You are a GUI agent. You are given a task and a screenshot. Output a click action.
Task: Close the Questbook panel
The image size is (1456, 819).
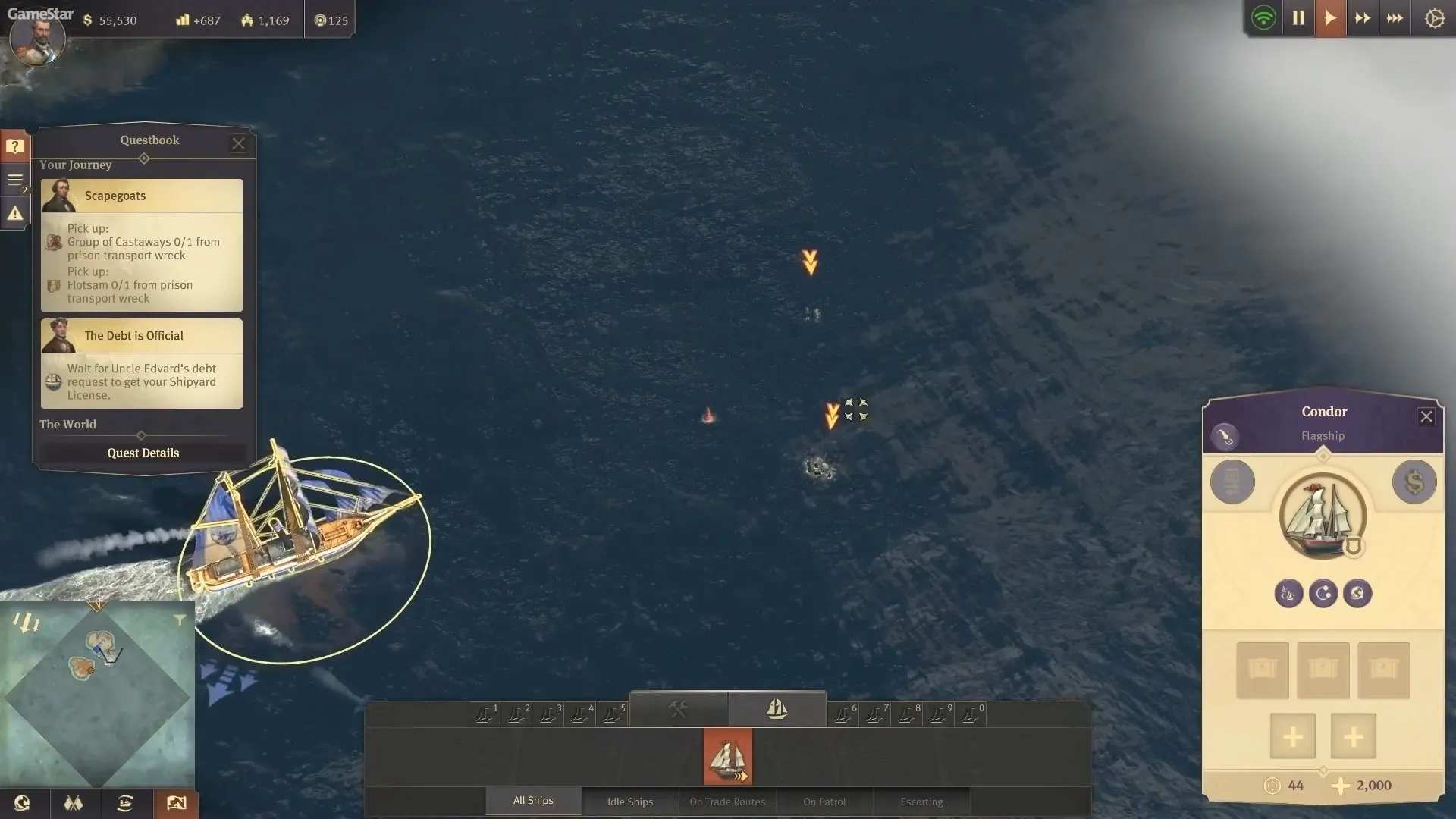tap(238, 143)
